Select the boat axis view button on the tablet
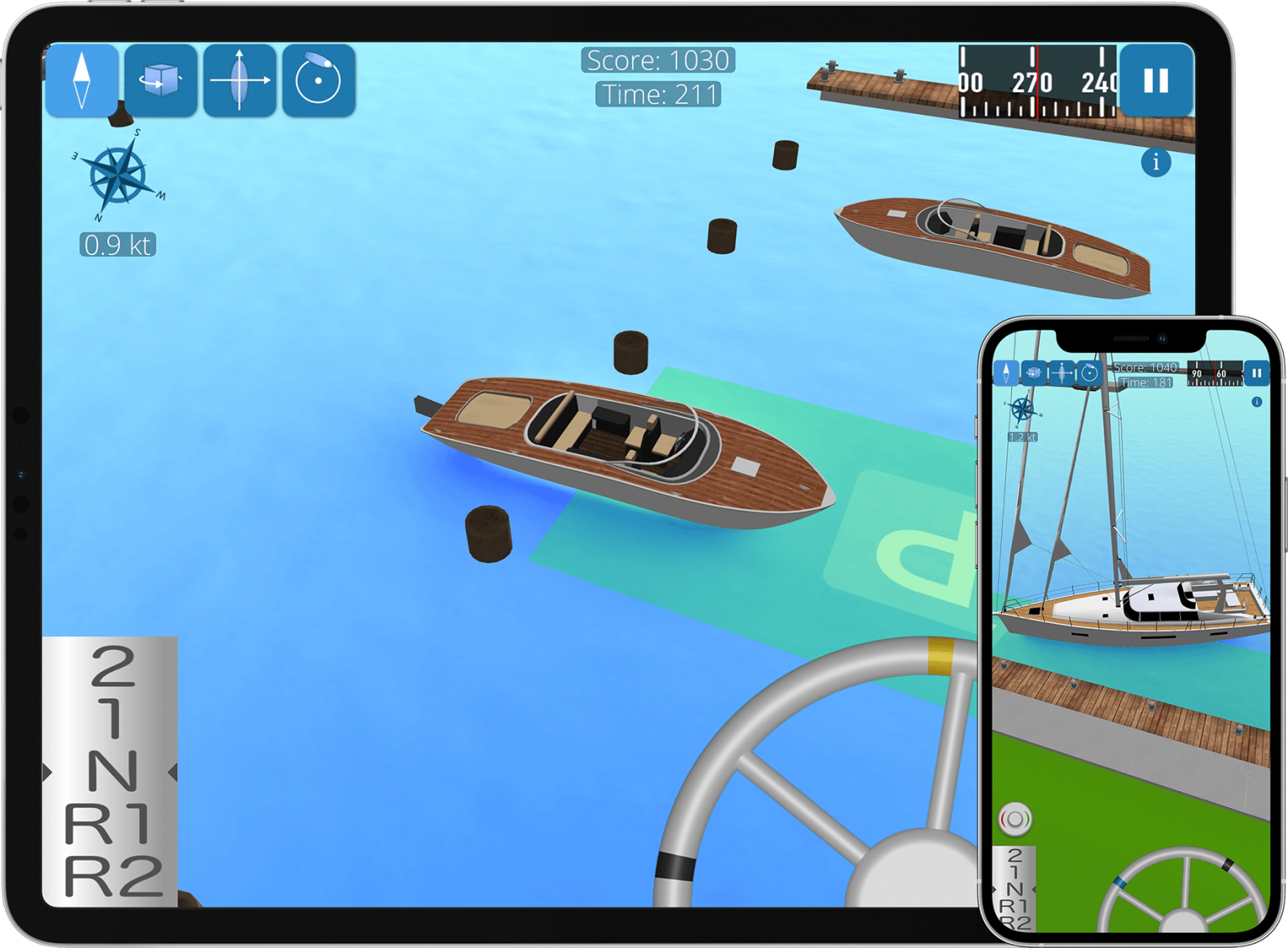Image resolution: width=1288 pixels, height=948 pixels. click(x=240, y=81)
